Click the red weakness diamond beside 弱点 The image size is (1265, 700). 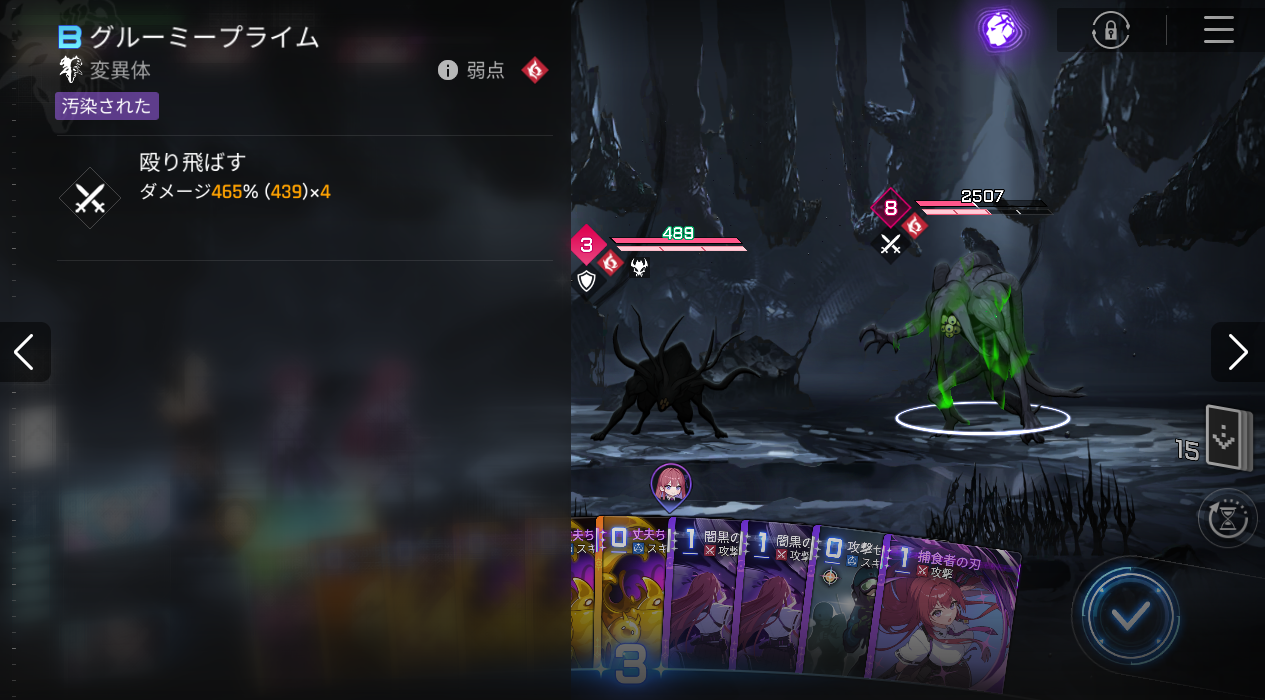tap(535, 70)
